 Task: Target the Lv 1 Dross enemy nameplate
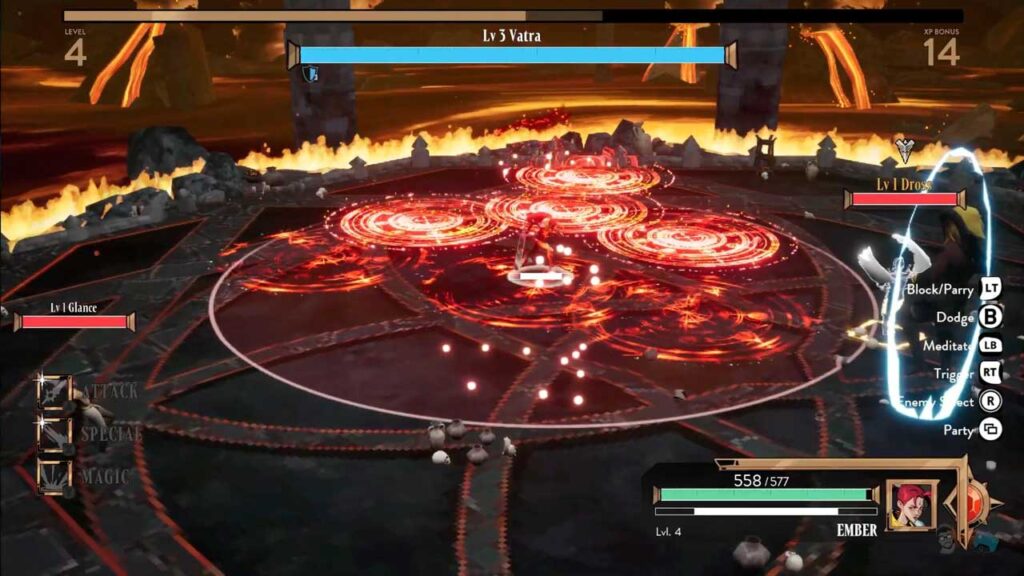coord(904,193)
